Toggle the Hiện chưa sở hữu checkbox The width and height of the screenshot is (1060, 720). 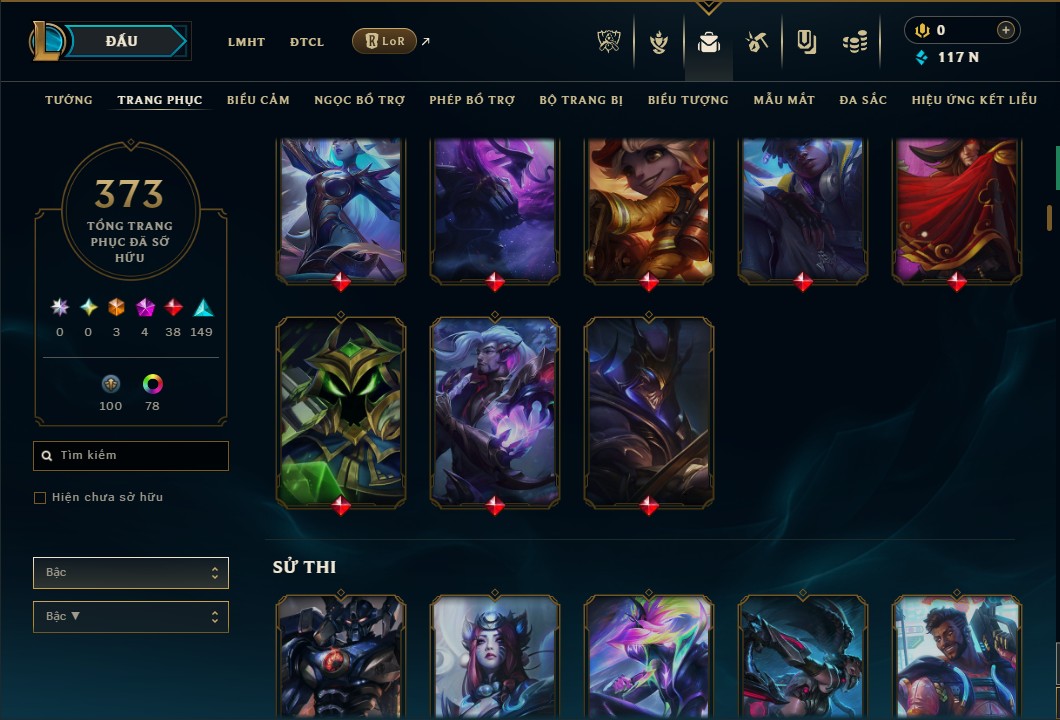pyautogui.click(x=40, y=498)
